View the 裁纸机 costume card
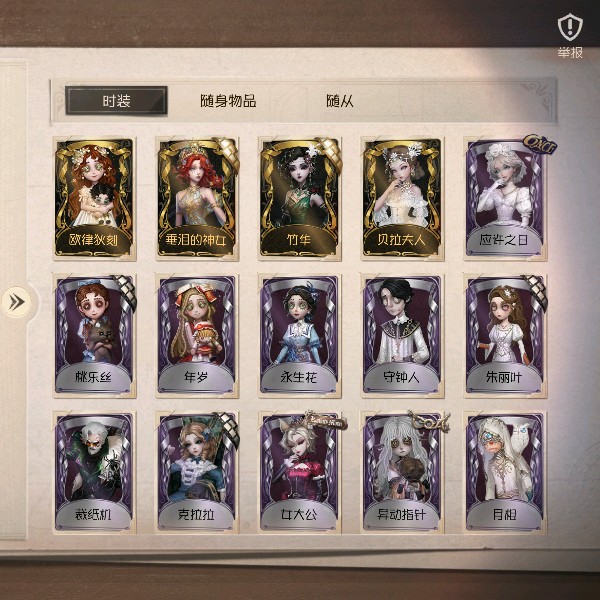 (94, 472)
